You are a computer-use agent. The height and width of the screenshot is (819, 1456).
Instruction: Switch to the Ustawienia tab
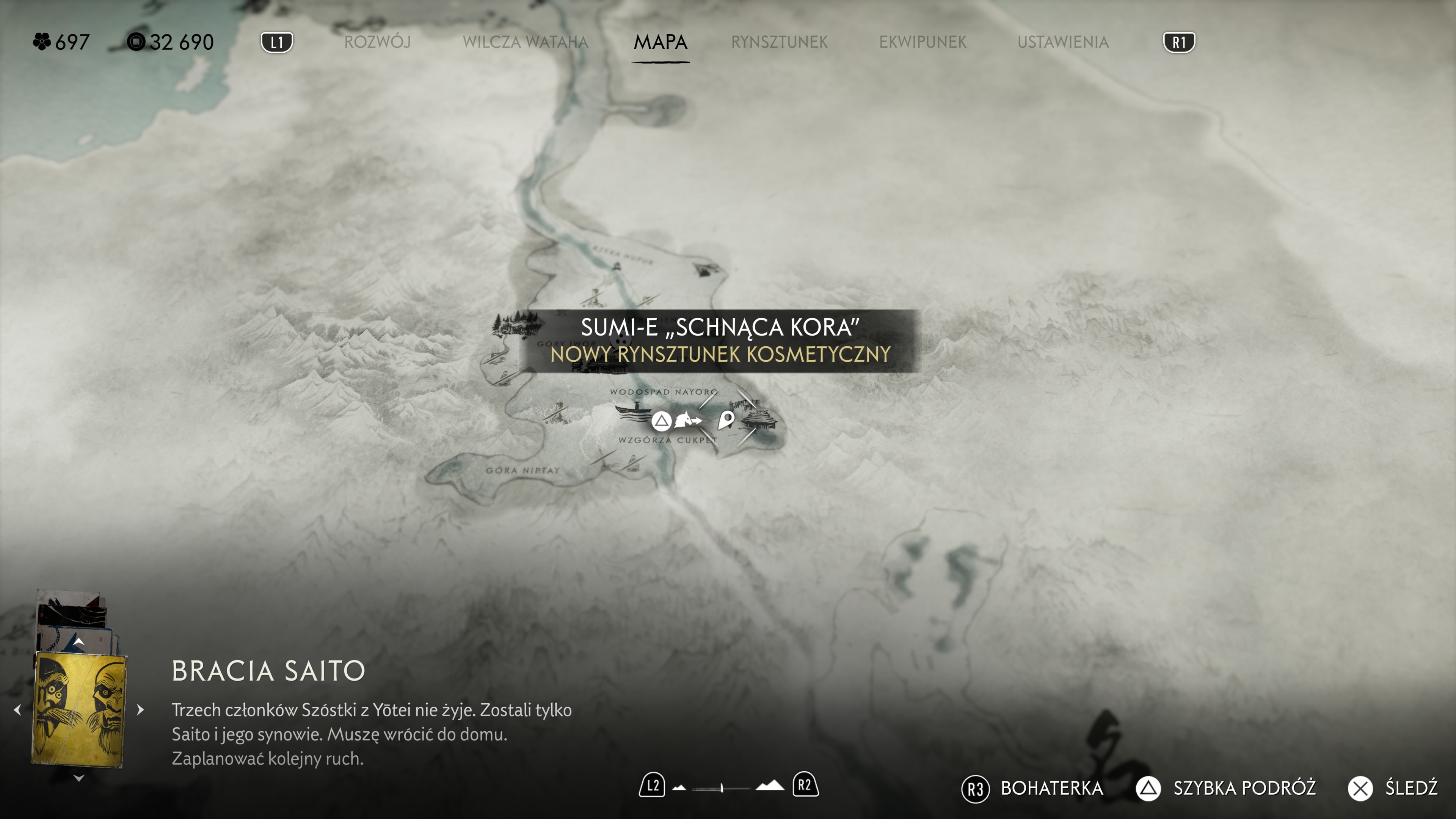[x=1062, y=42]
